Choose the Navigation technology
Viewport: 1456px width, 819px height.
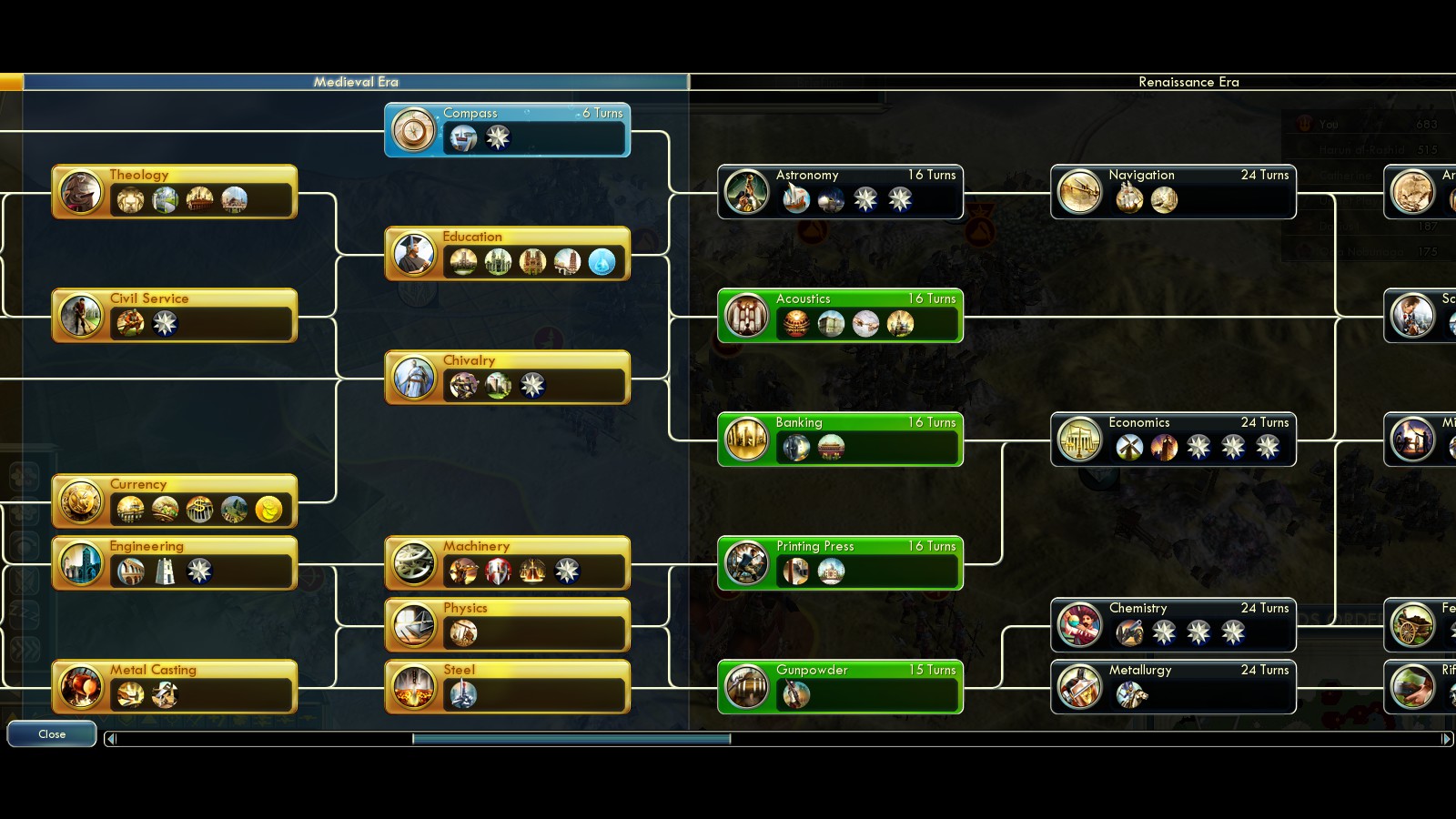point(1173,192)
